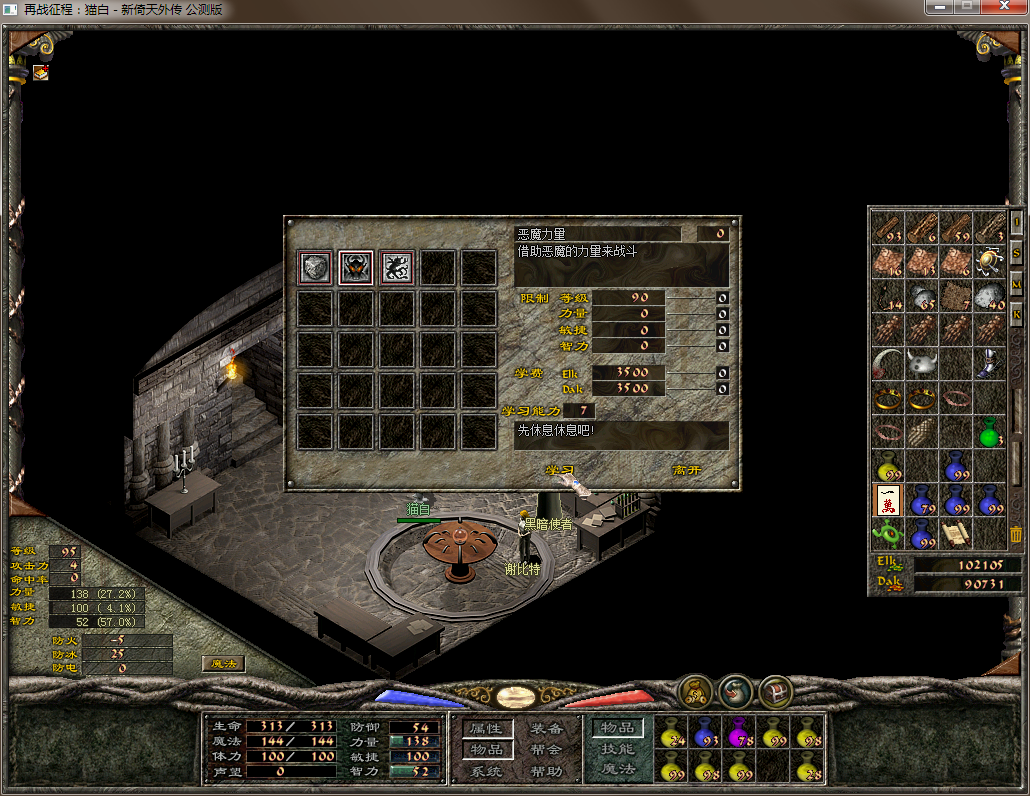1030x796 pixels.
Task: Select the demon face skill icon
Action: coord(356,268)
